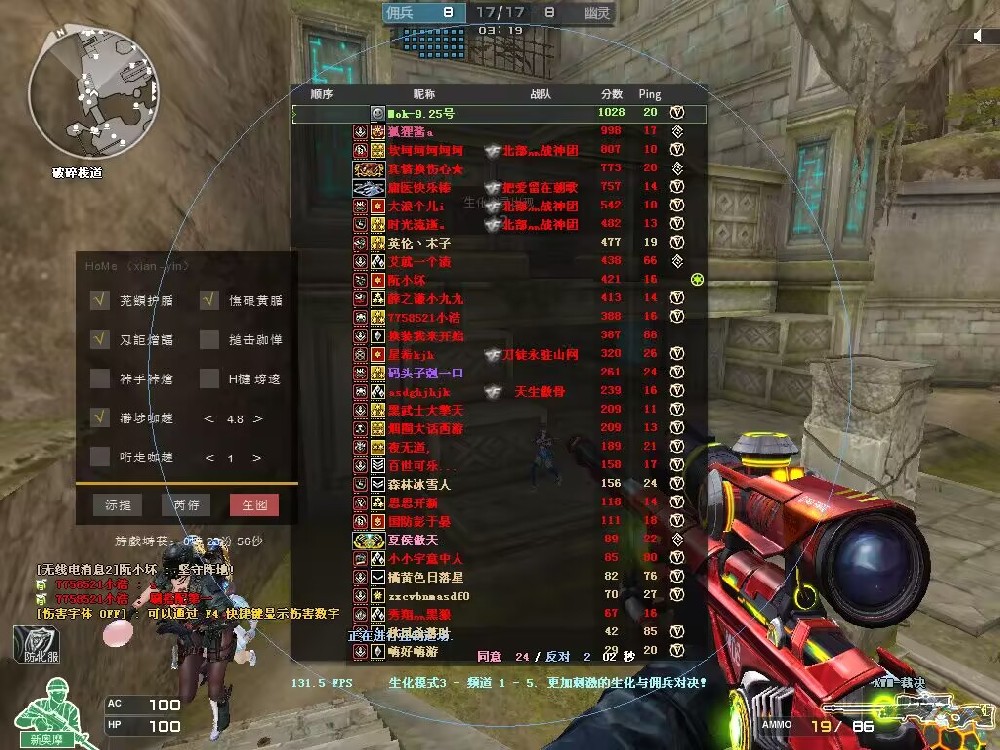Raise the value 1 using right arrow
The height and width of the screenshot is (750, 1000).
(258, 458)
